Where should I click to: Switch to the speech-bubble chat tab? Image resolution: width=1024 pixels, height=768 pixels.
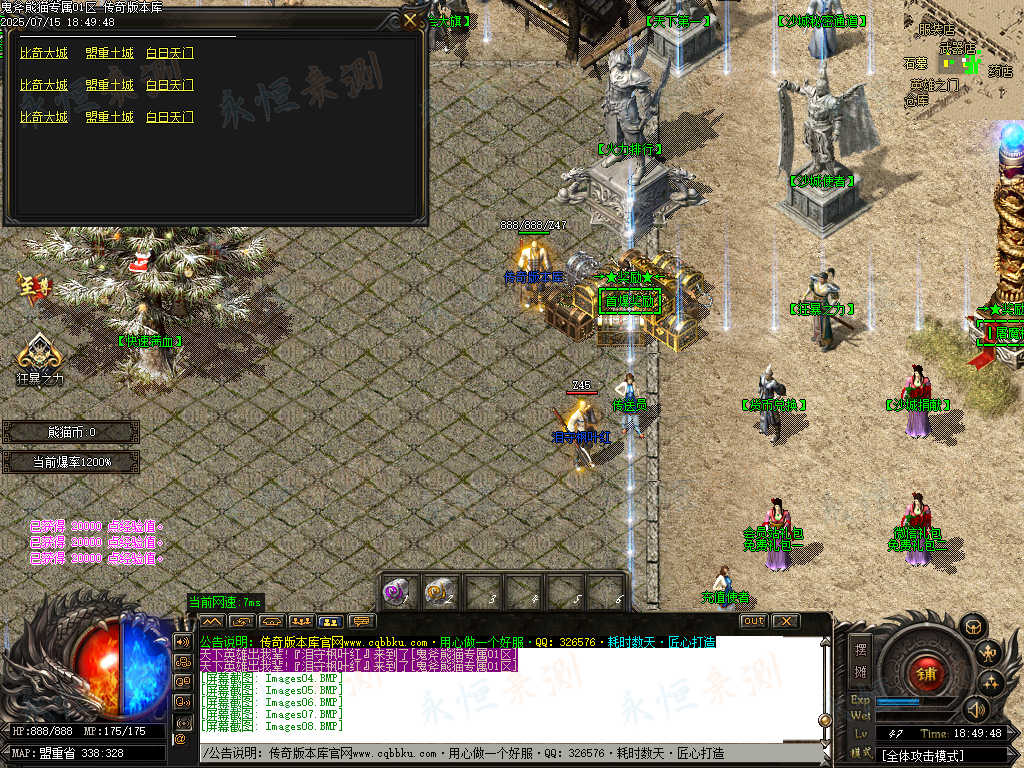(360, 621)
